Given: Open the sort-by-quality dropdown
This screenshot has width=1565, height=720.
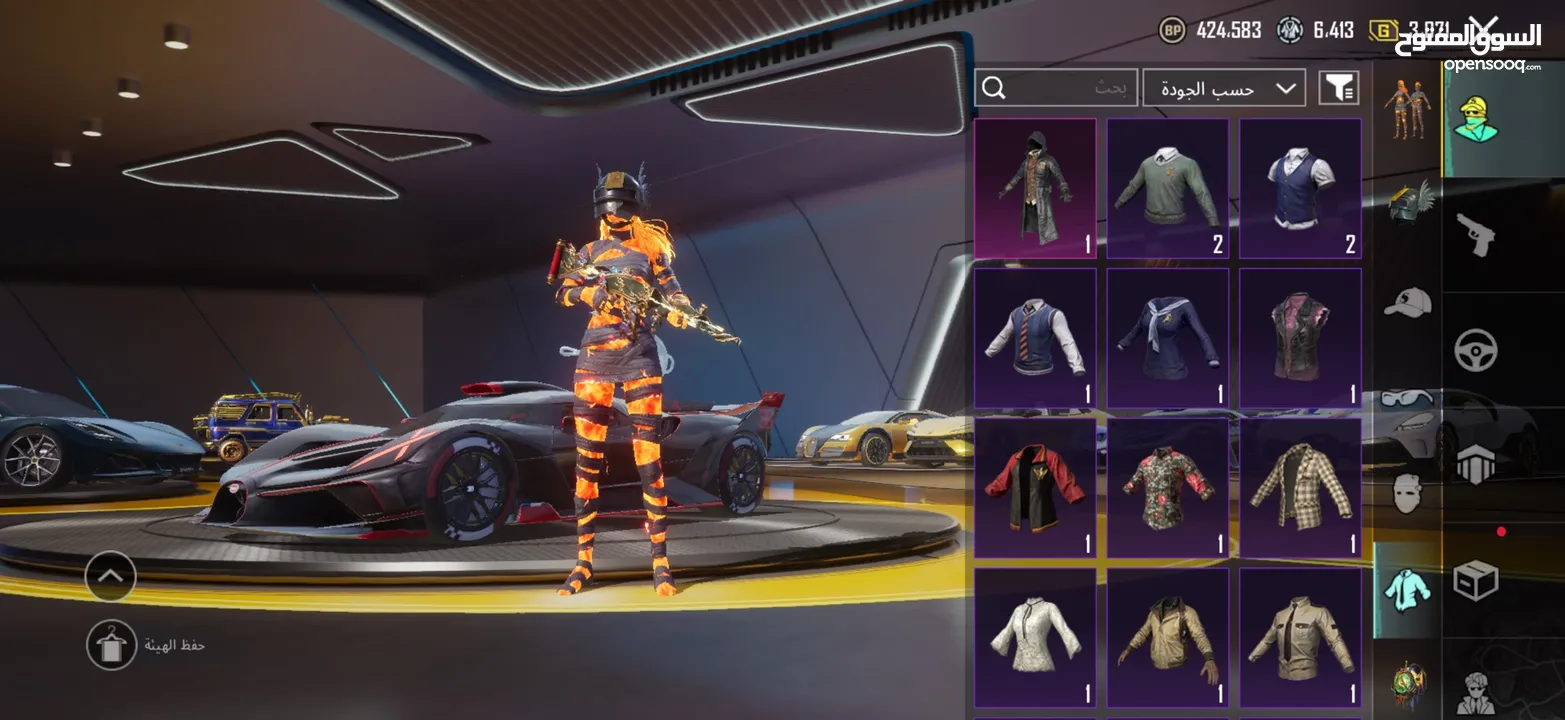Looking at the screenshot, I should (x=1223, y=88).
